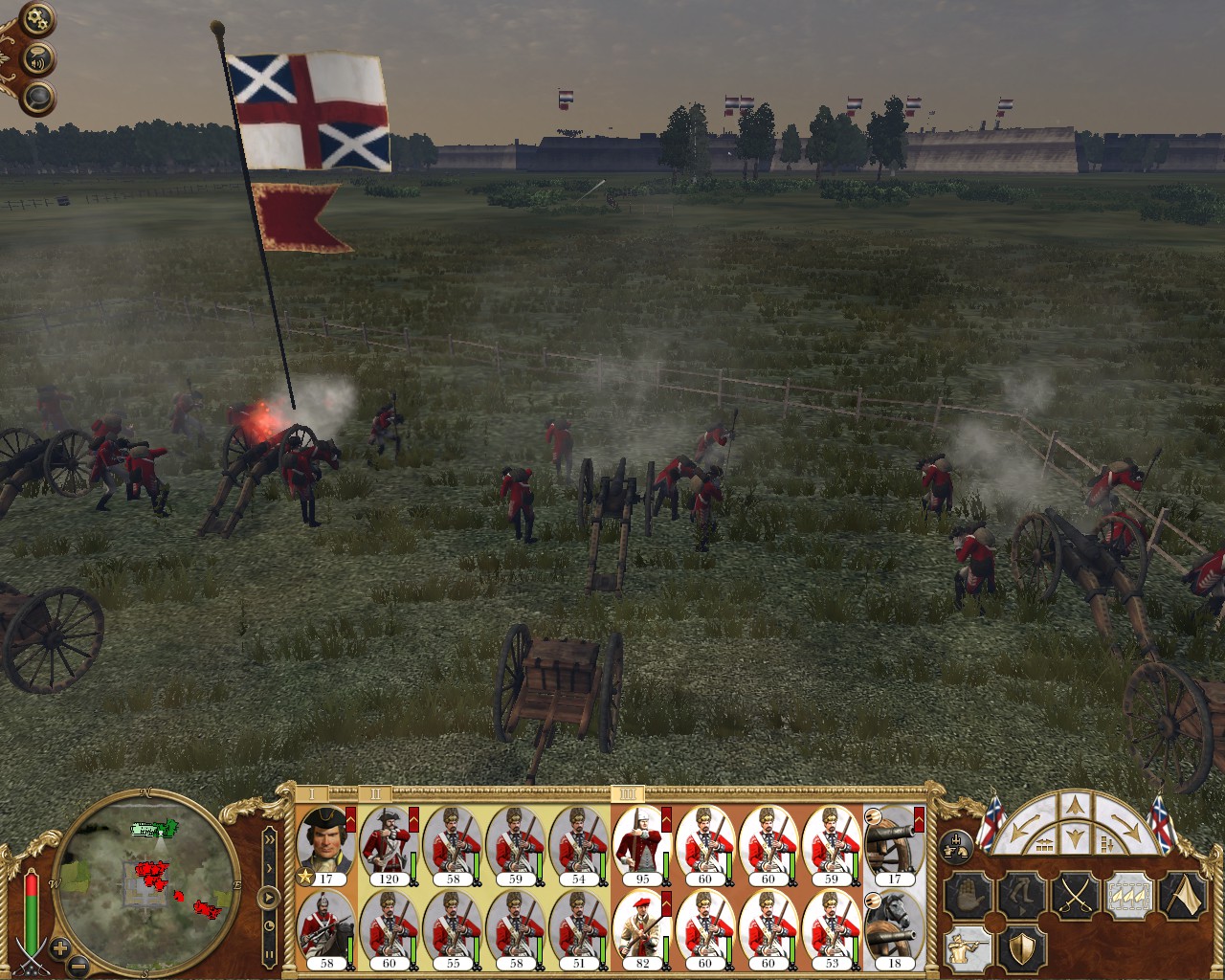Set battle speed to fastest double-arrow
Screen dimensions: 1225x980
click(270, 838)
